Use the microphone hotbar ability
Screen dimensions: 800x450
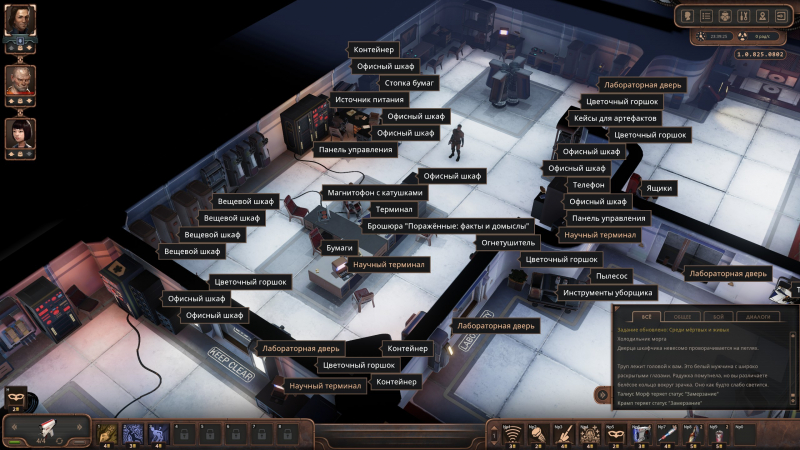(539, 433)
